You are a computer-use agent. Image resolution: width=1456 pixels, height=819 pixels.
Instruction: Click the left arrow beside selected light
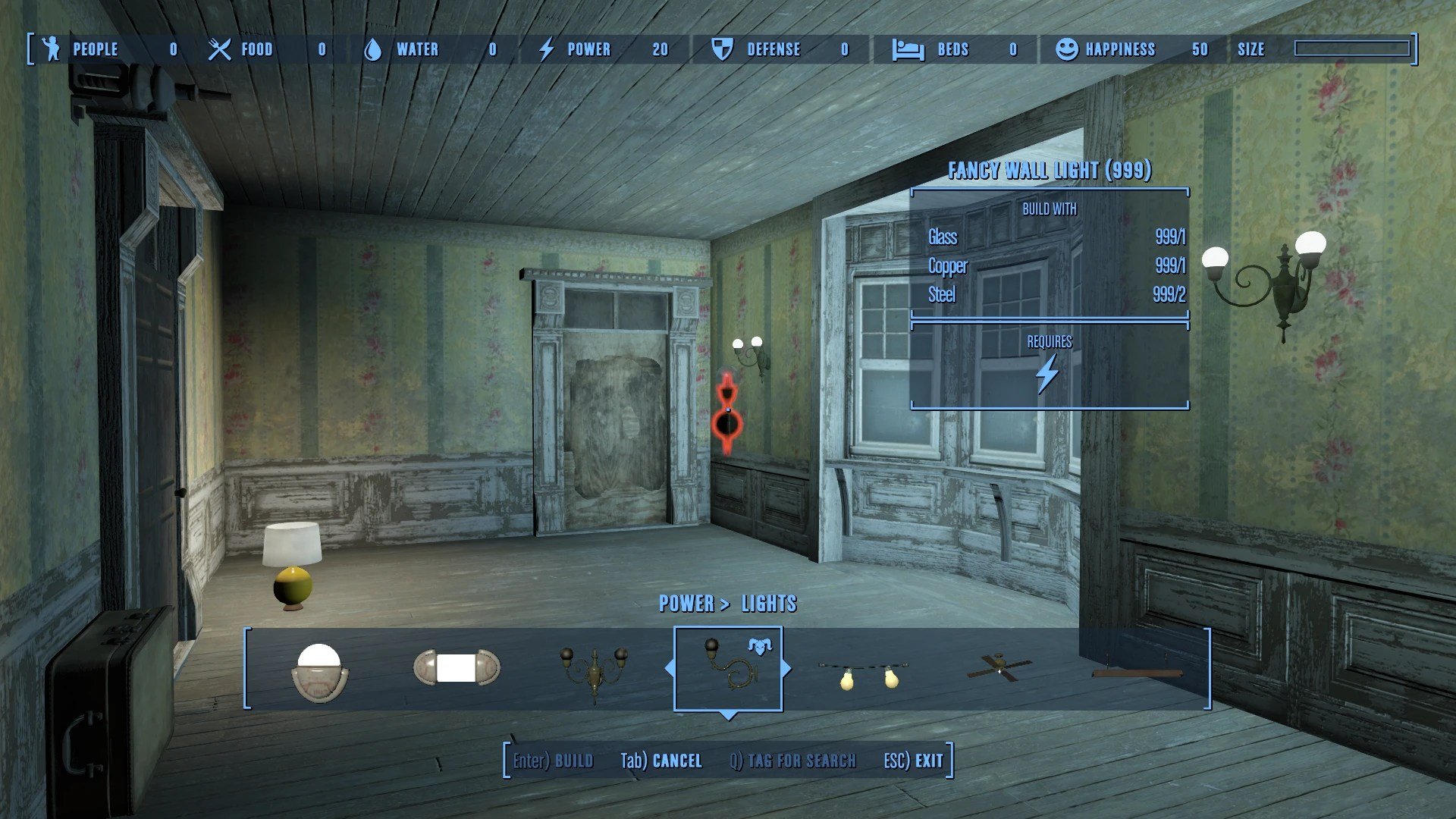pos(669,668)
